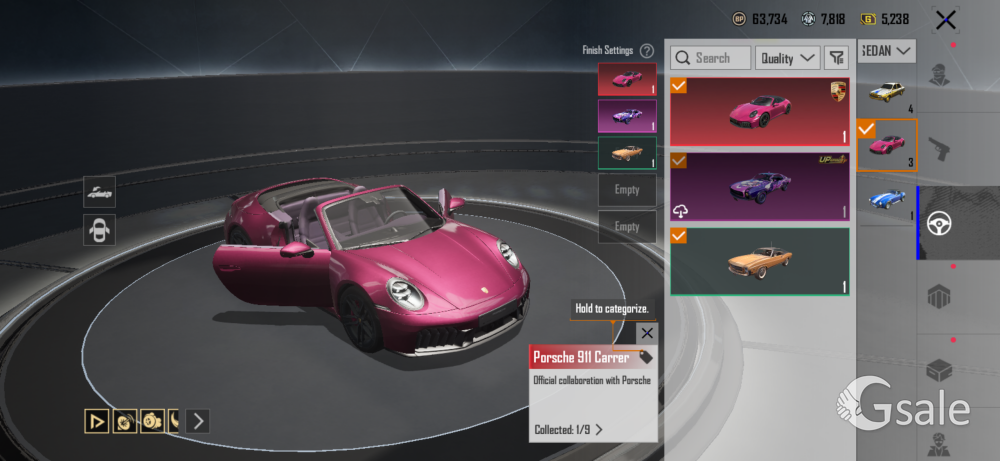Tap the price tag icon on Porsche popup
The image size is (1000, 461).
646,357
